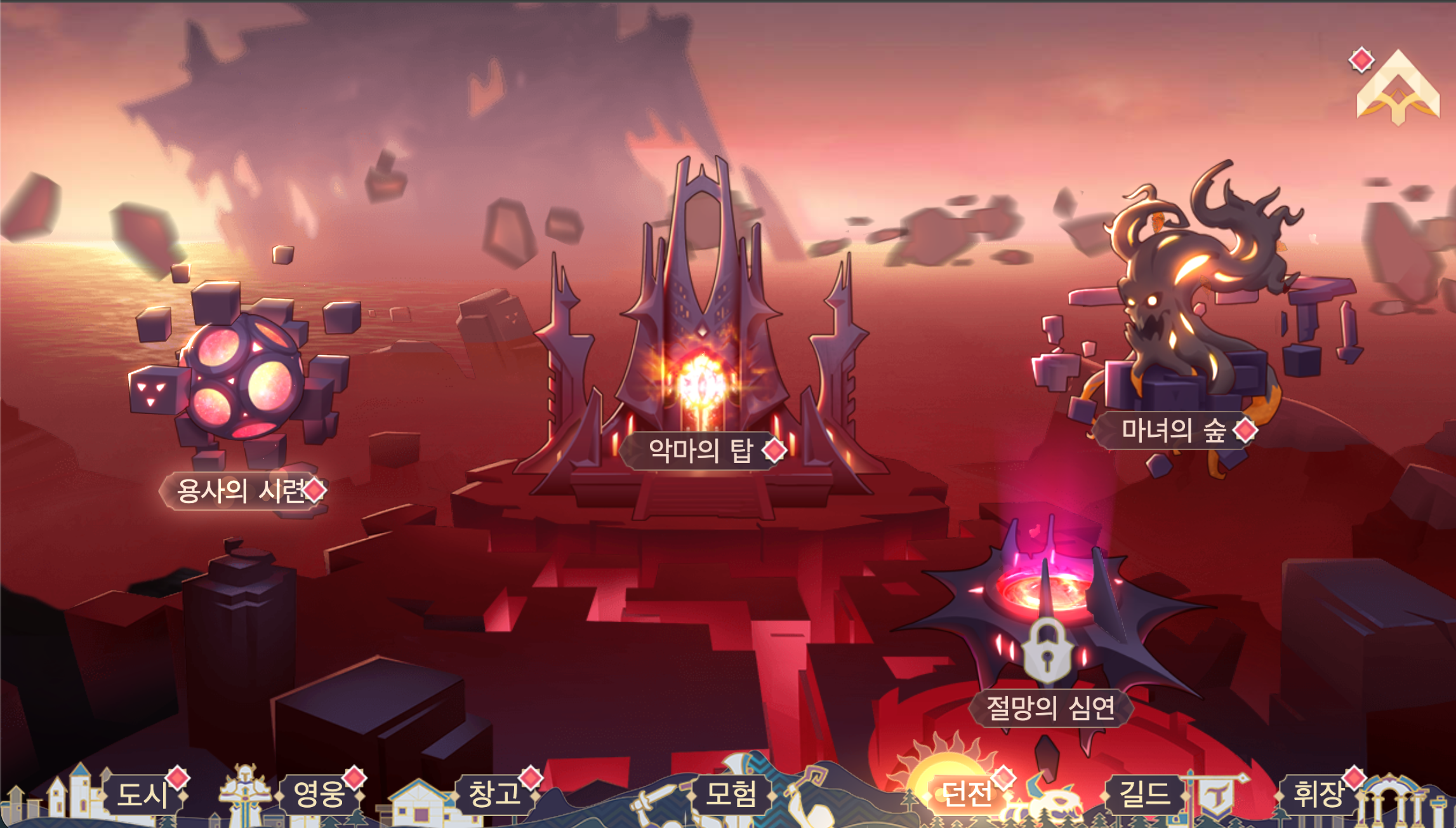The height and width of the screenshot is (828, 1456).
Task: Switch to the 모험 adventure tab
Action: (x=731, y=794)
